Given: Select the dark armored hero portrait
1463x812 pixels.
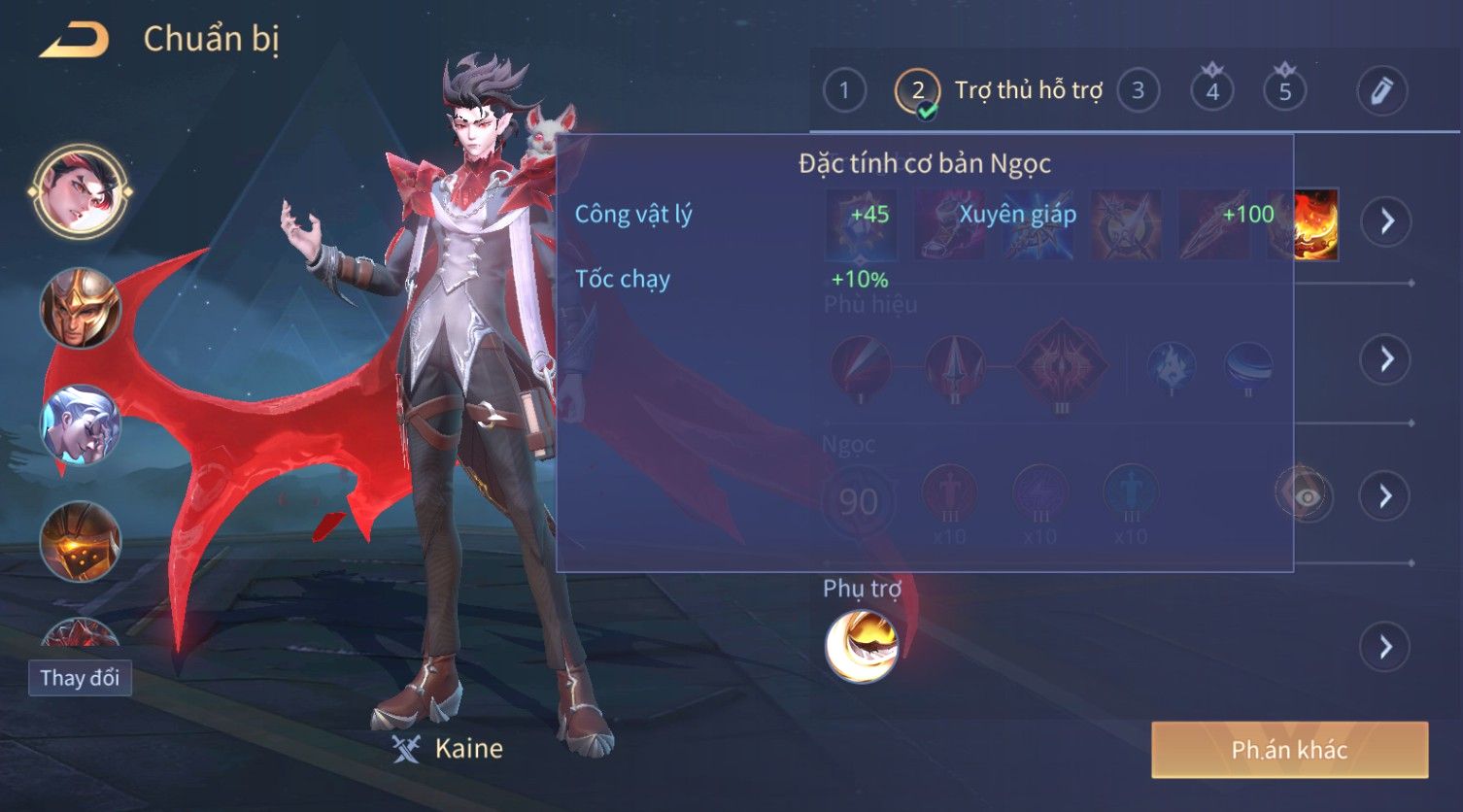Looking at the screenshot, I should pyautogui.click(x=81, y=541).
